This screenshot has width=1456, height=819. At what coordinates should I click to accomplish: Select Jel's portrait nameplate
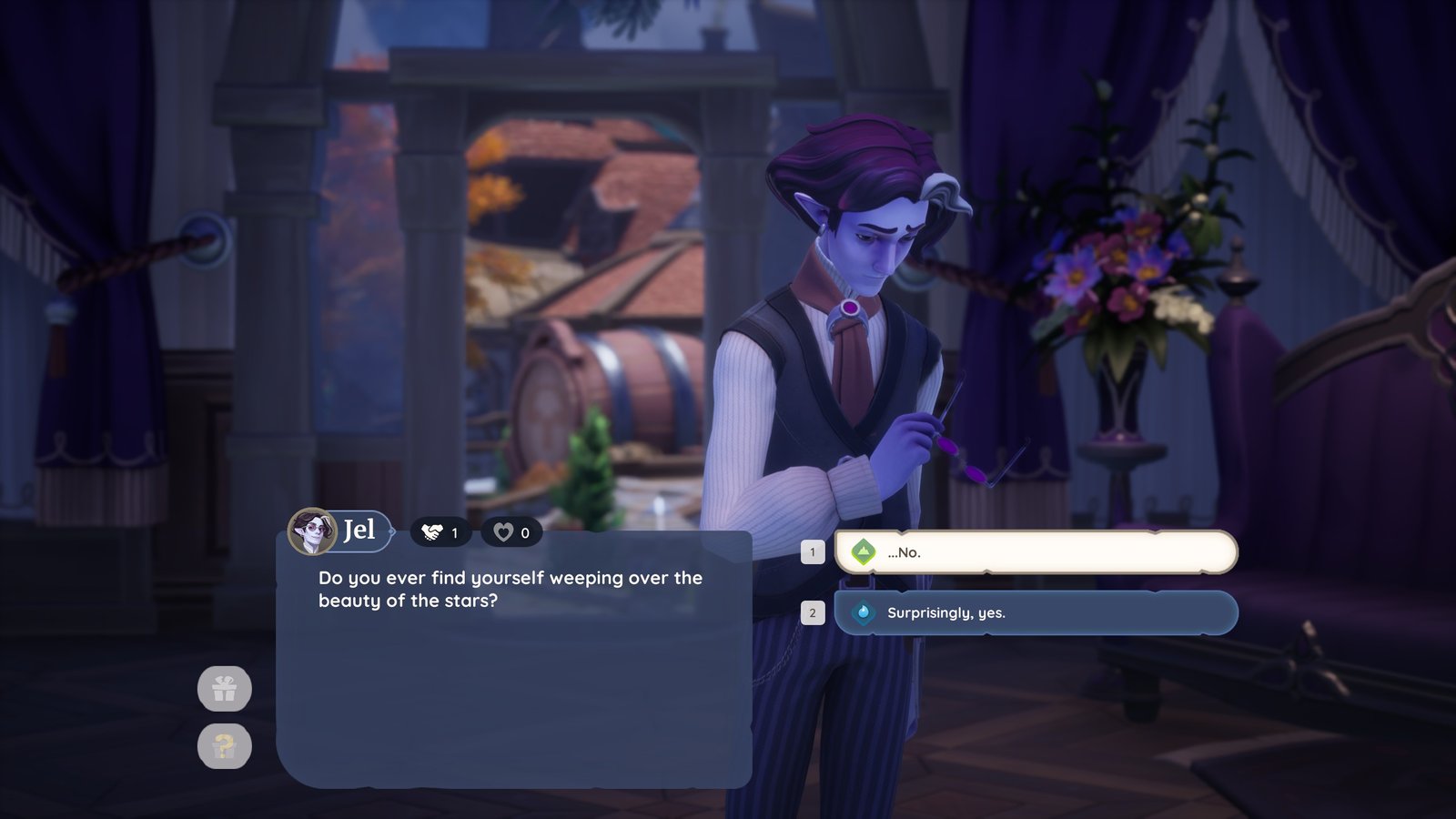click(340, 531)
